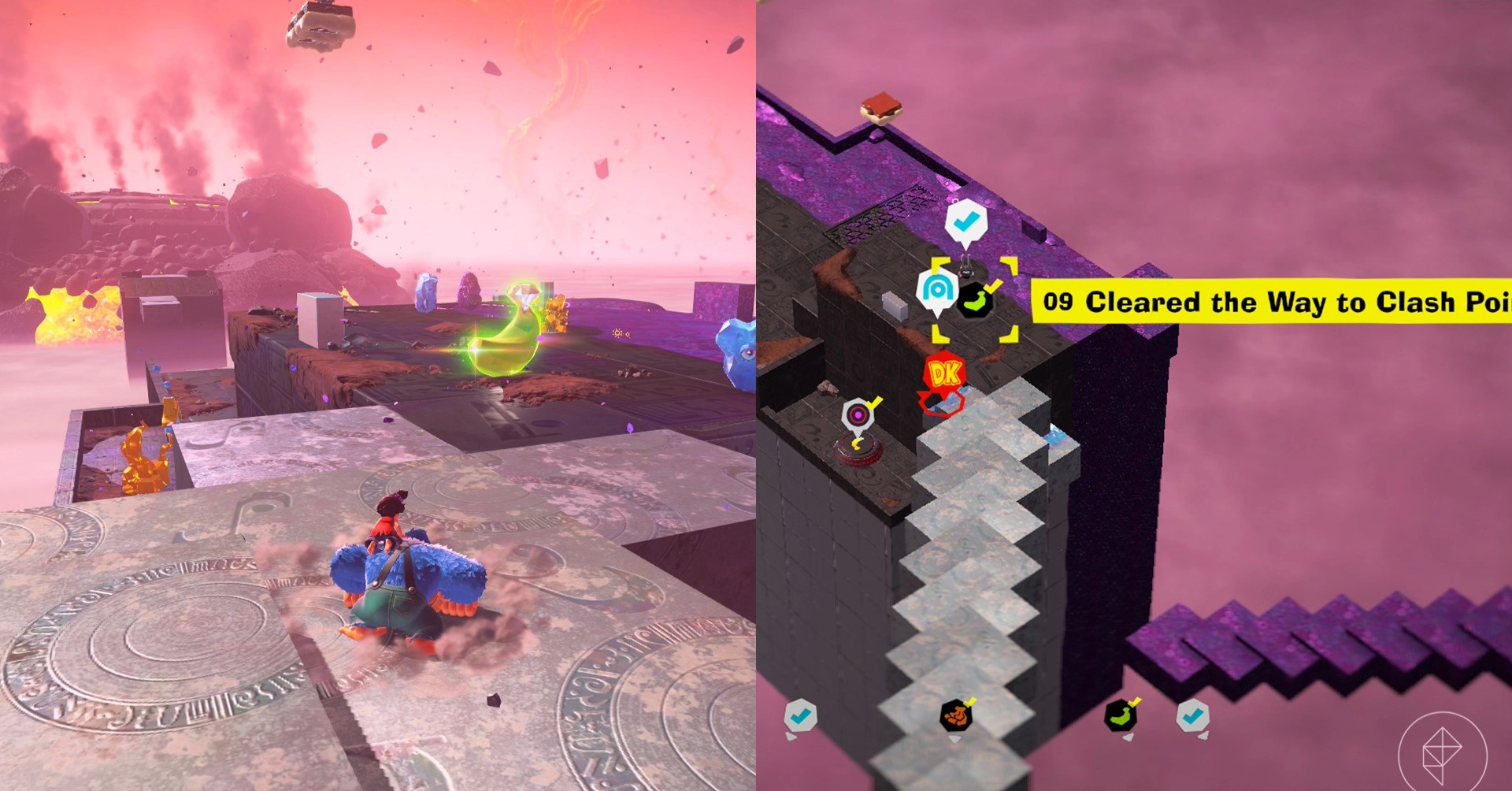Click the checkmark marker above the highlighted banana
Image resolution: width=1512 pixels, height=791 pixels.
(965, 223)
